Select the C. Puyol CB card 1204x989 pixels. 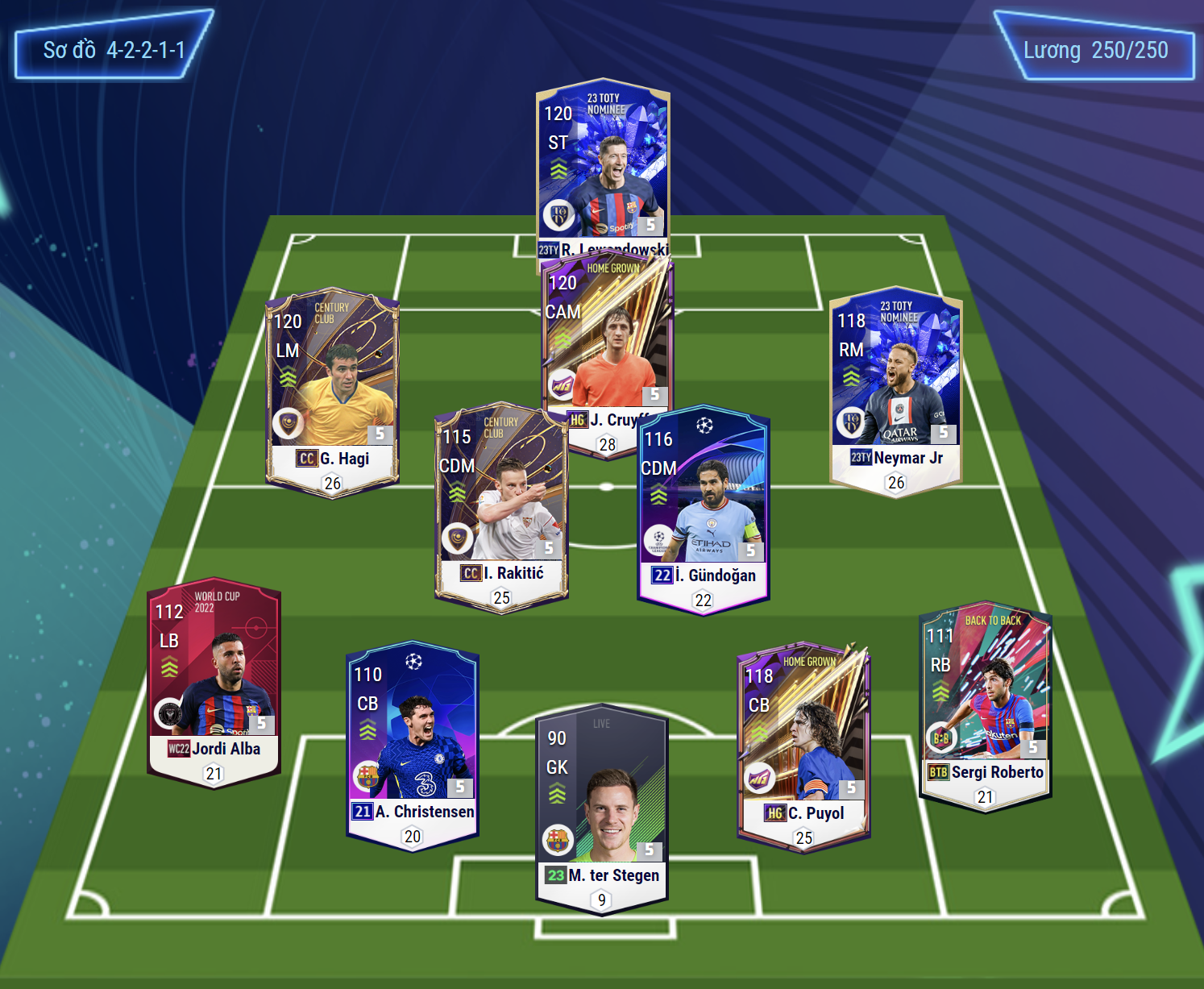coord(803,743)
